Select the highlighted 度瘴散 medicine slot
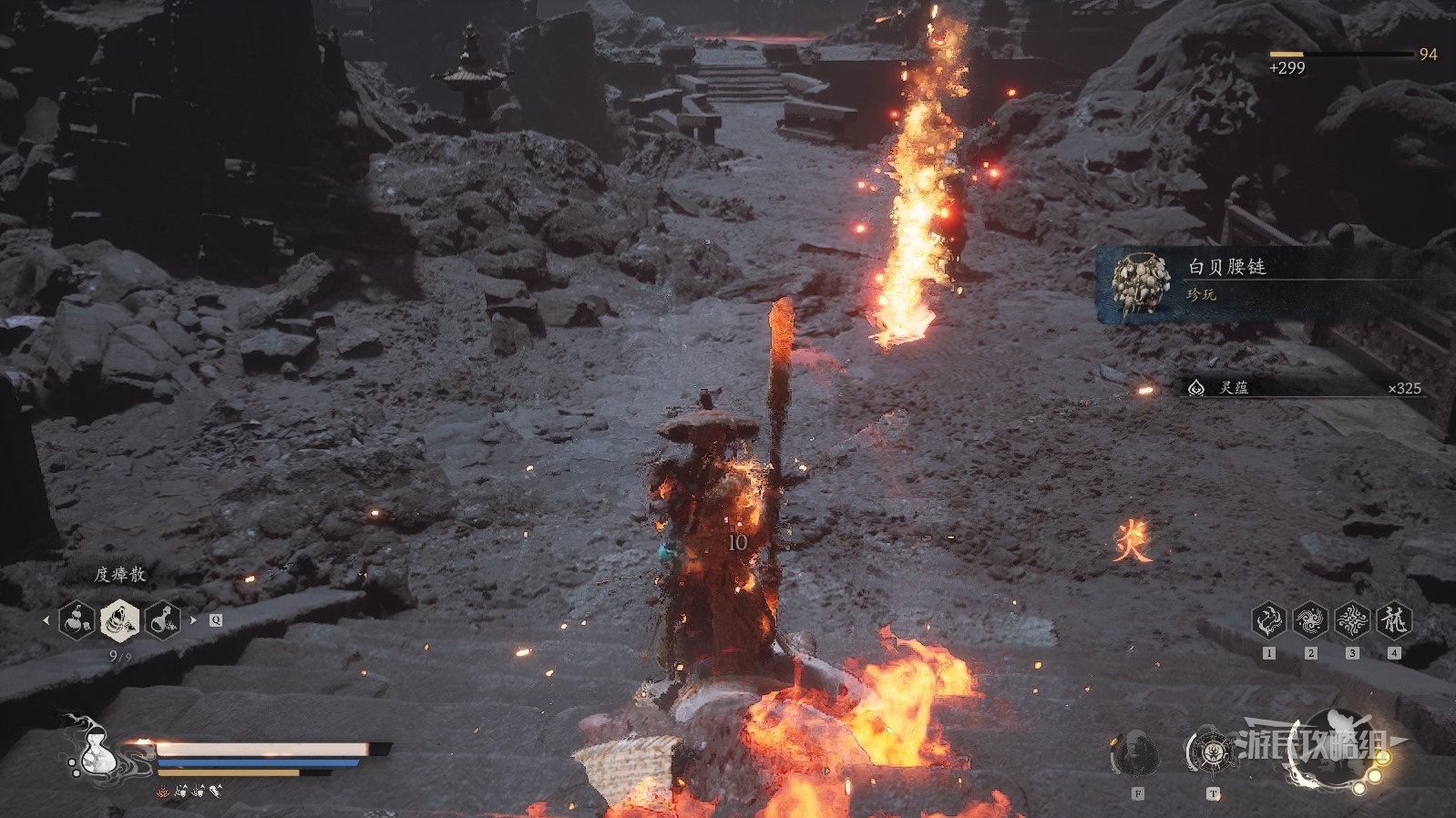The image size is (1456, 818). (119, 620)
